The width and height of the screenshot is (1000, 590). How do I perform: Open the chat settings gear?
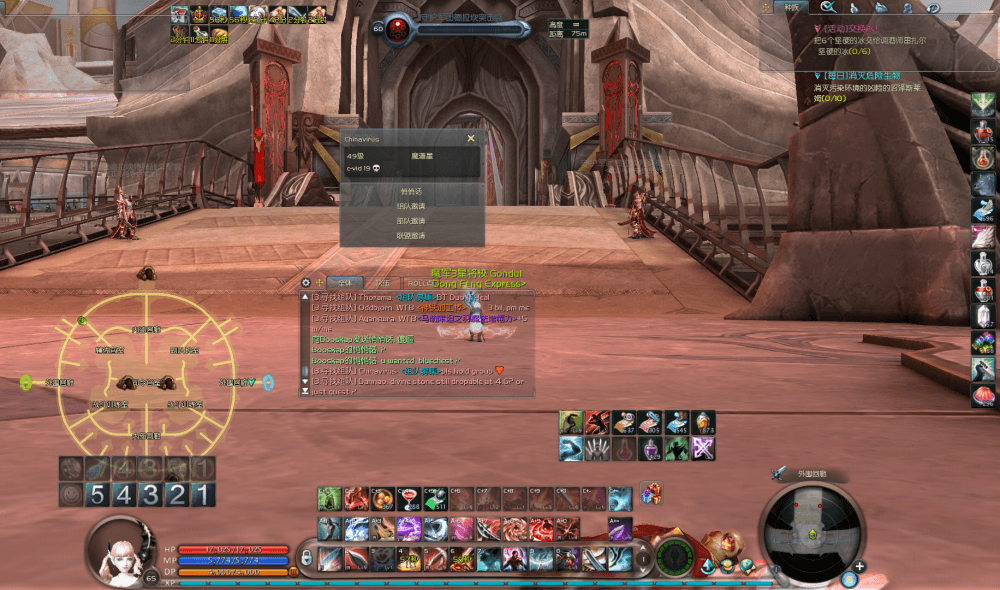click(307, 283)
